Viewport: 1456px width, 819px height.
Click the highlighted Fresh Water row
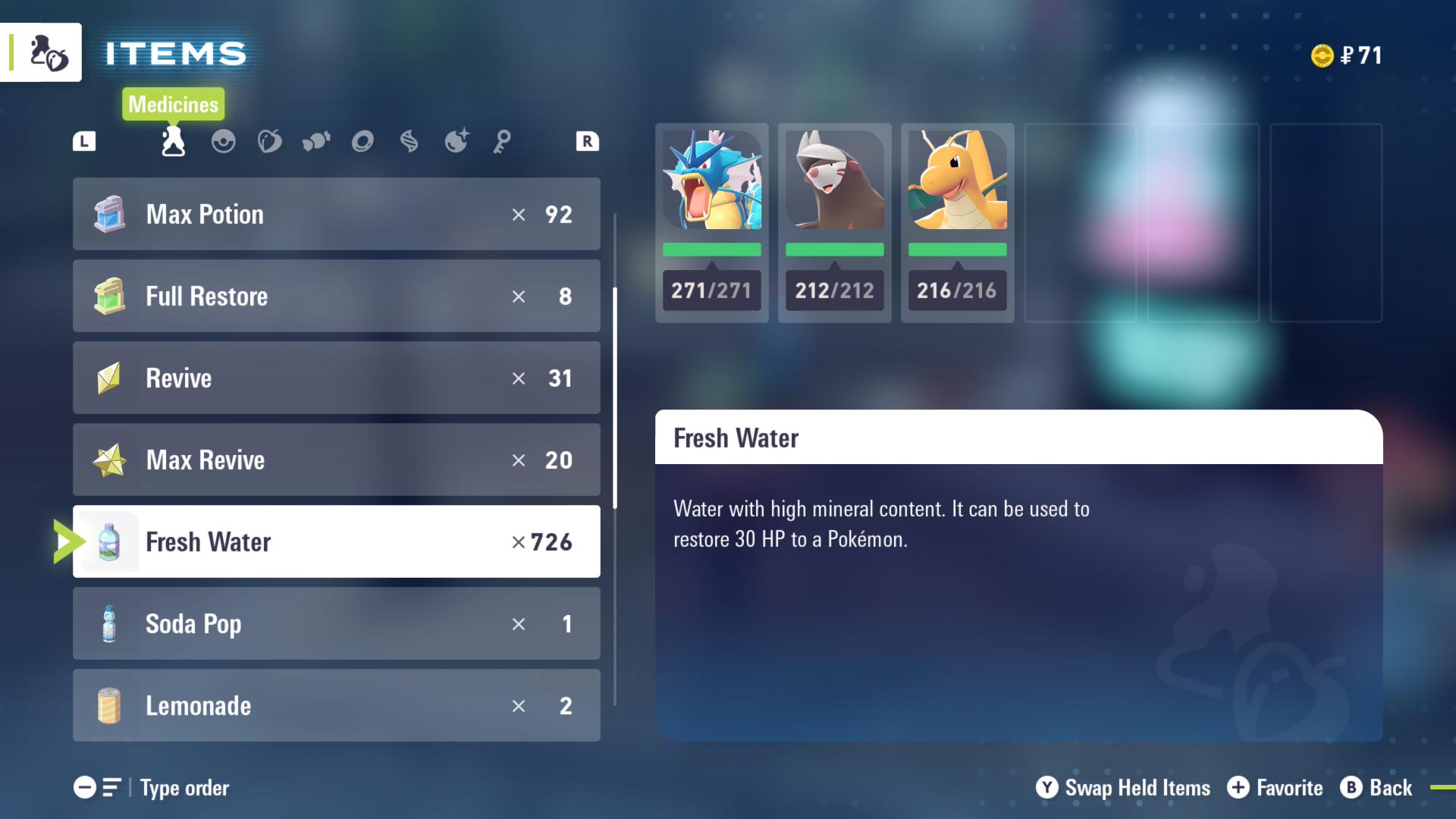336,542
